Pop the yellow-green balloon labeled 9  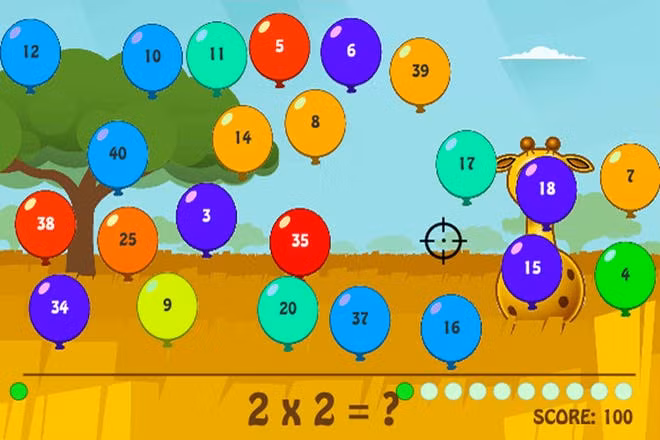pos(167,306)
